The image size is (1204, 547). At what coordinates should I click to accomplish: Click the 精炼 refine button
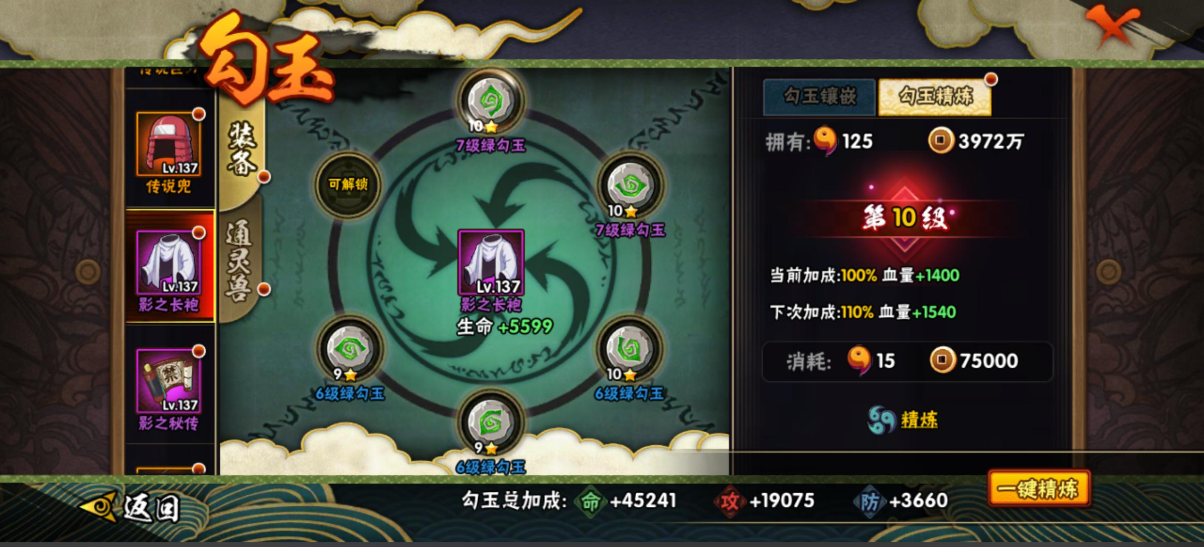[x=903, y=419]
